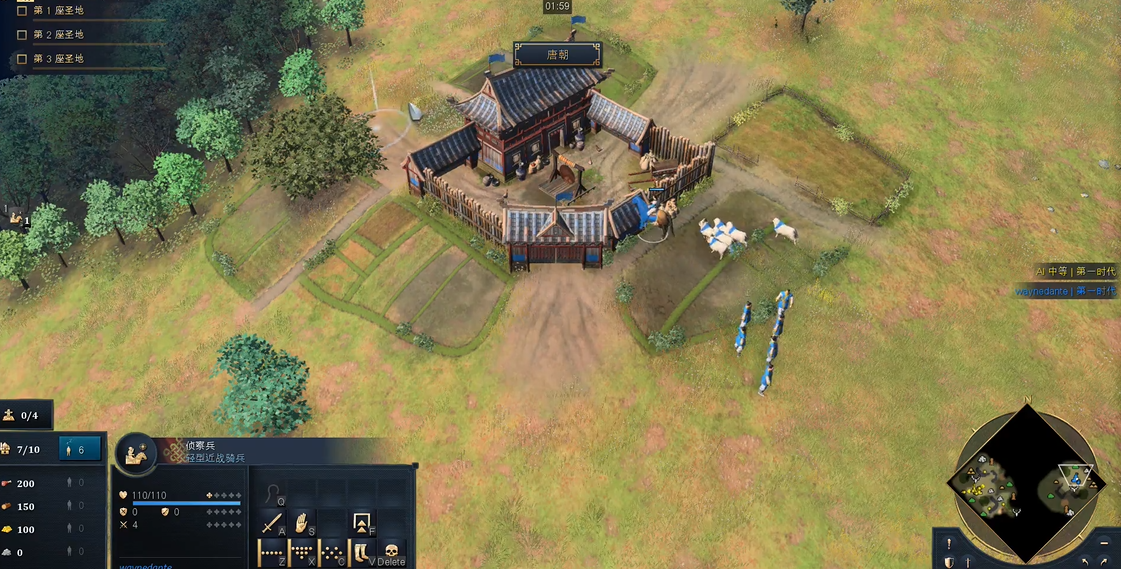The image size is (1121, 569).
Task: Click the idle villagers button showing 6
Action: (x=80, y=450)
